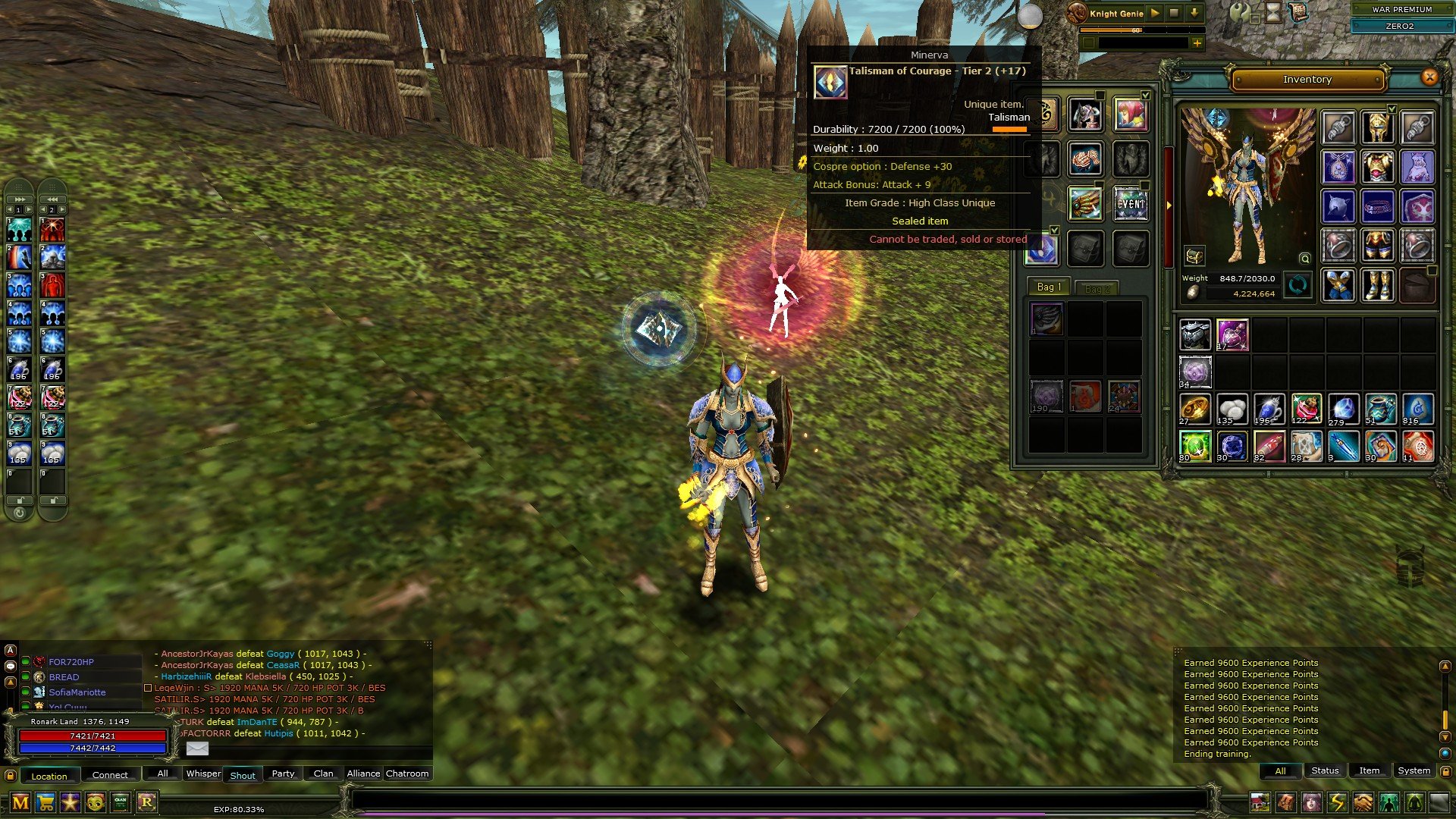Open the Power-Up Store star icon

click(69, 802)
